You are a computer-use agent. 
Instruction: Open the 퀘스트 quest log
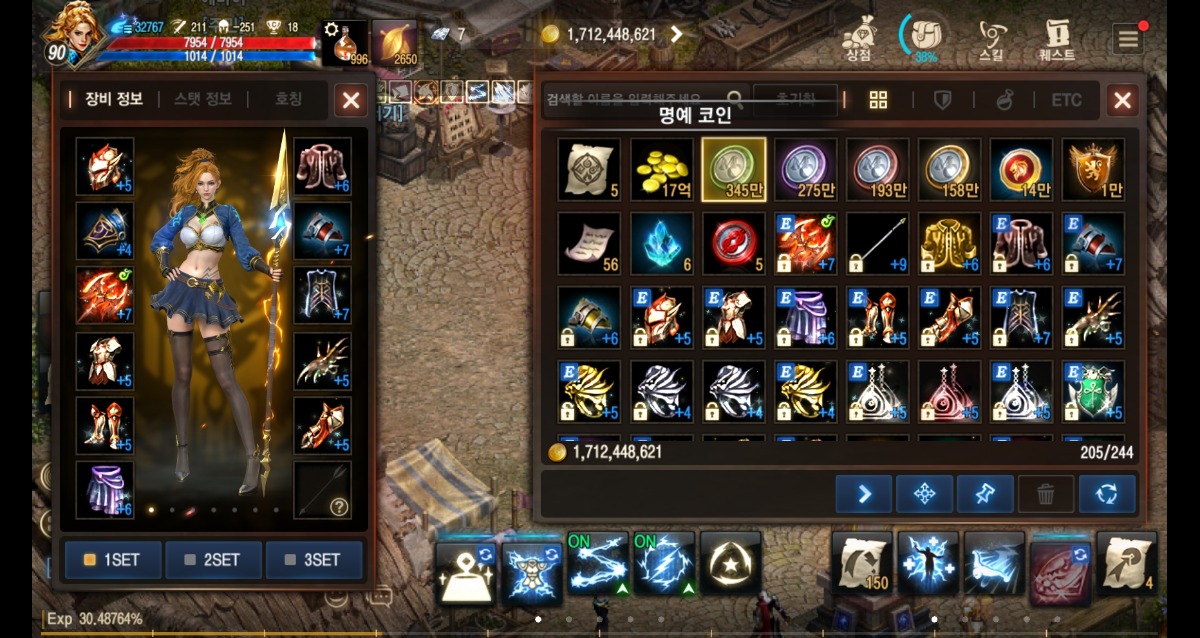1057,40
